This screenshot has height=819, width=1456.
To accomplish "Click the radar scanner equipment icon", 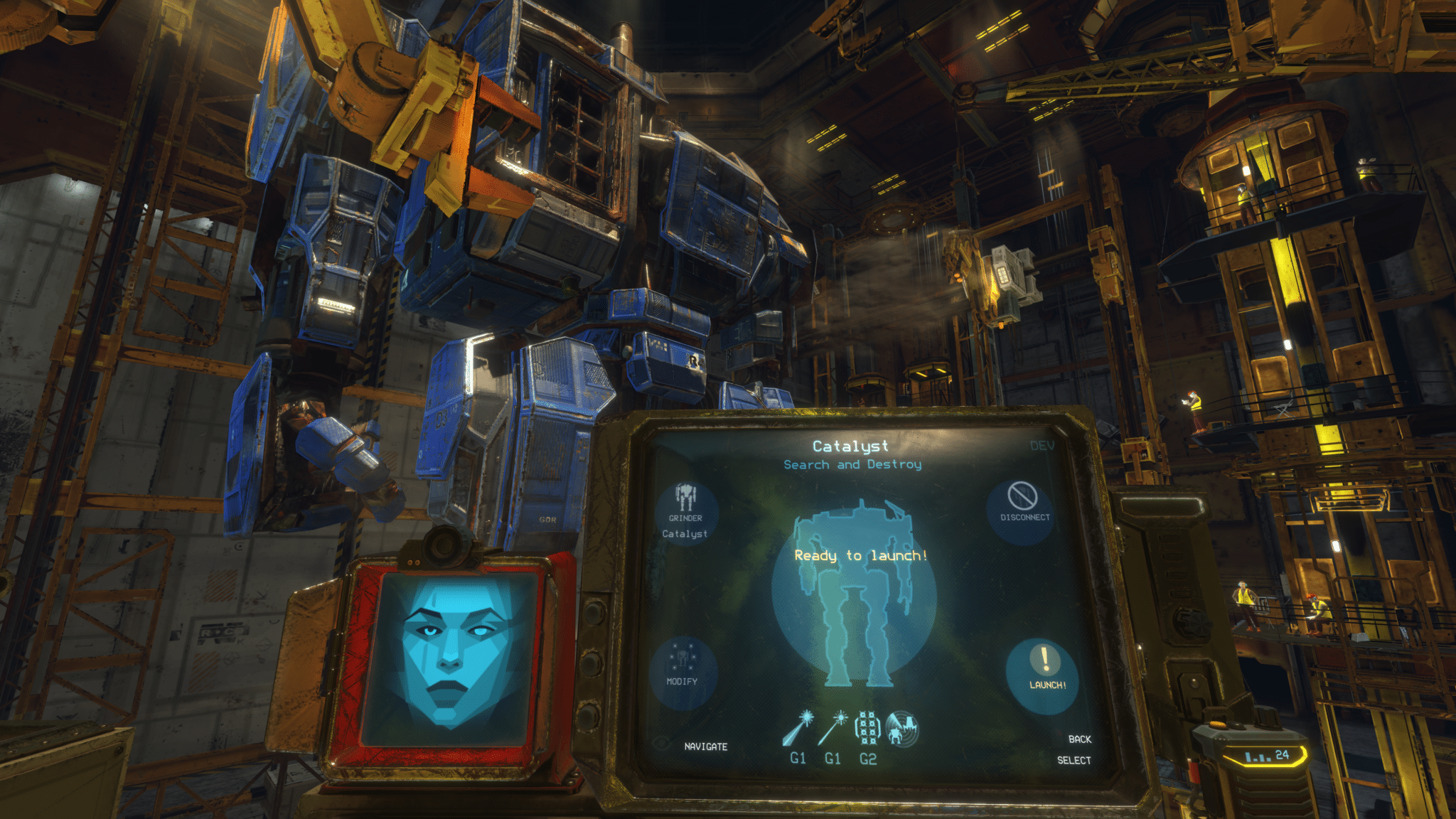I will point(902,729).
